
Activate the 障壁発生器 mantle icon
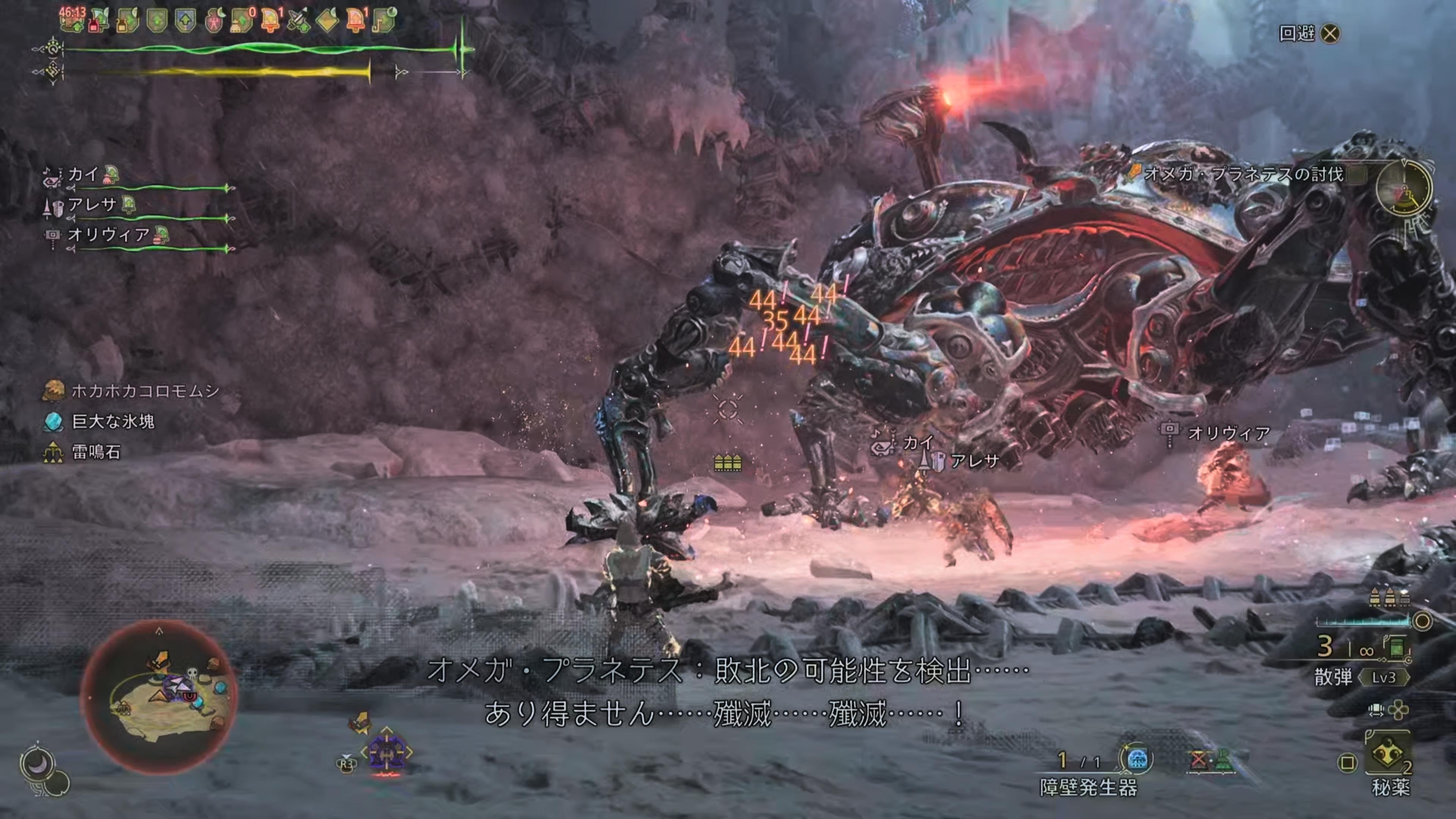[x=1137, y=759]
